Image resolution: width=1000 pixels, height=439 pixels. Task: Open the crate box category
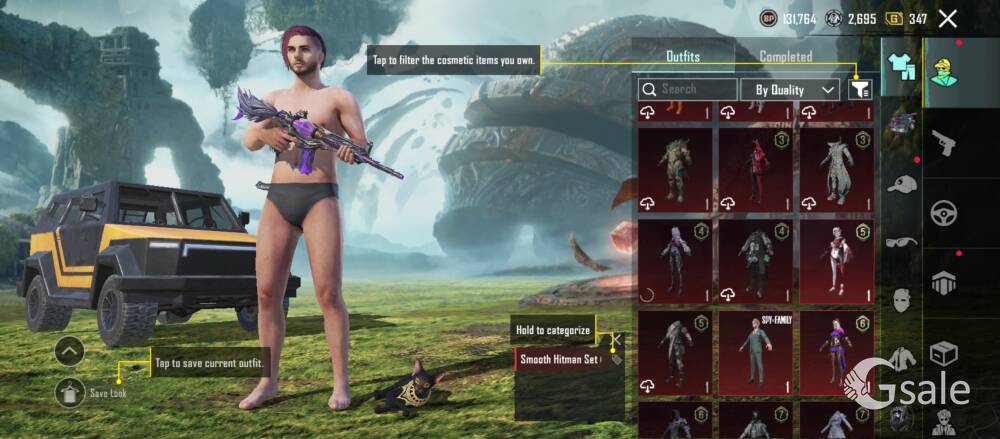click(x=944, y=354)
